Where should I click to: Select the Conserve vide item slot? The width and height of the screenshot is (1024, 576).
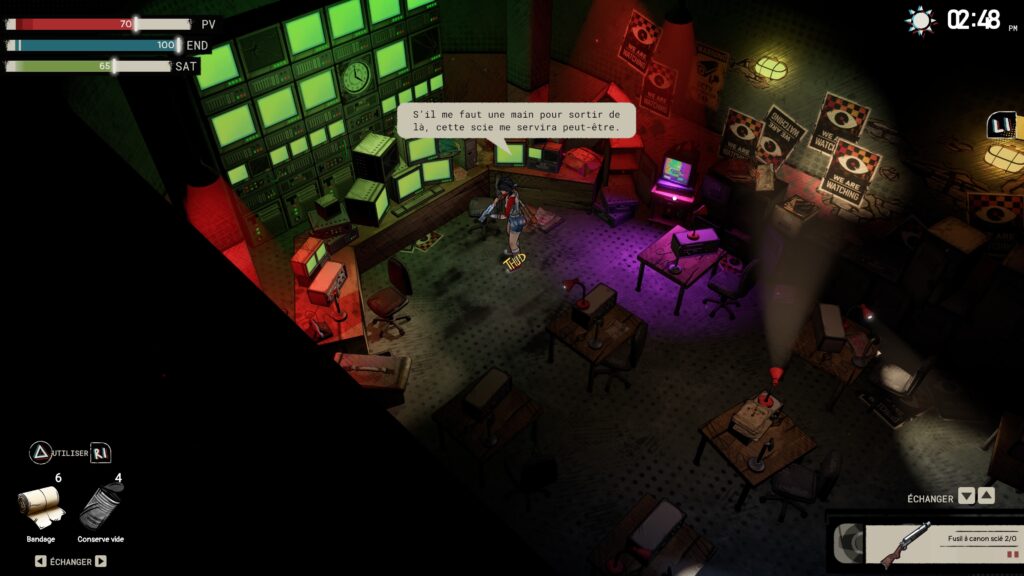[99, 507]
